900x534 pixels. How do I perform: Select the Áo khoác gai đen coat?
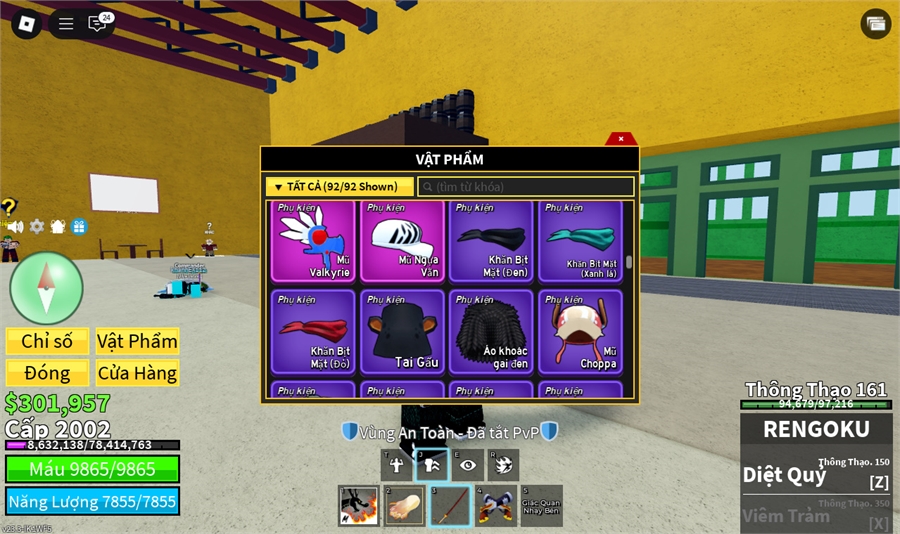pos(491,332)
